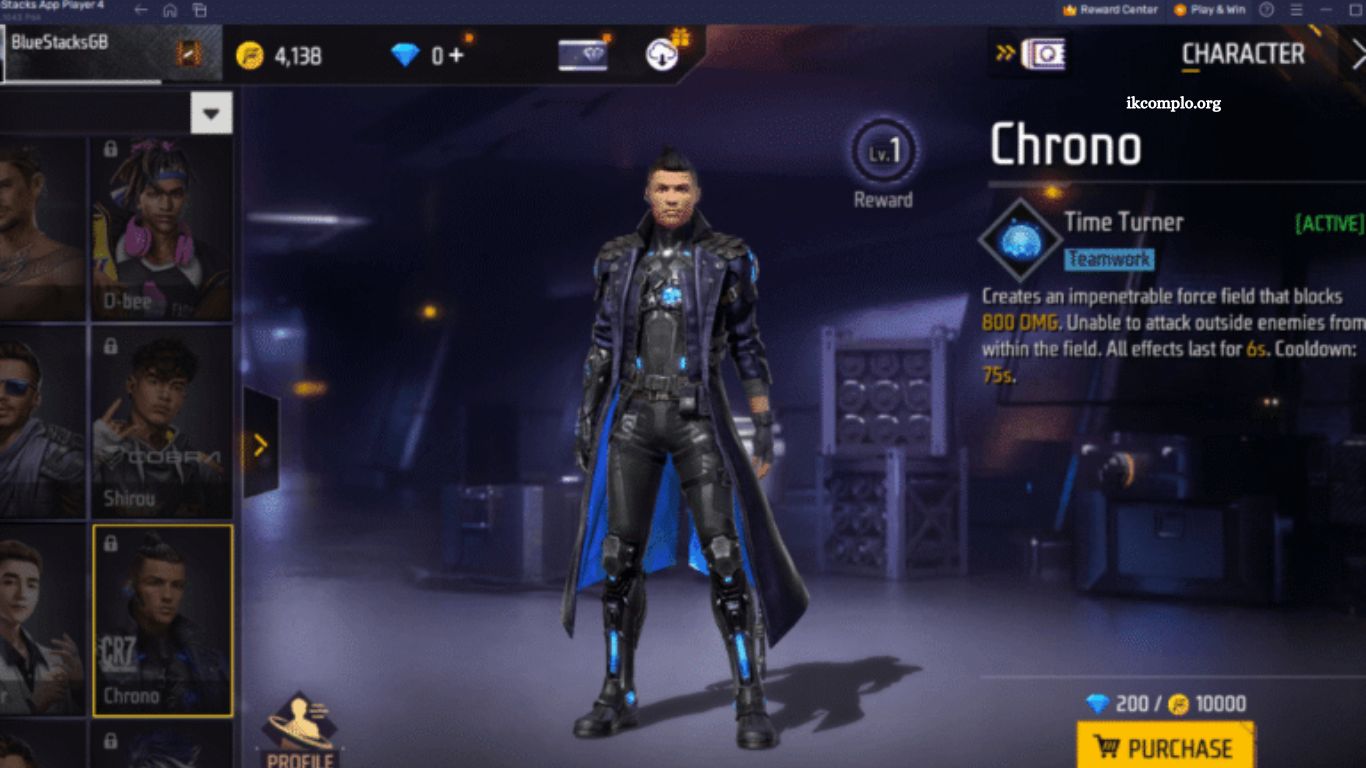Tap the gold coin balance icon

(249, 55)
